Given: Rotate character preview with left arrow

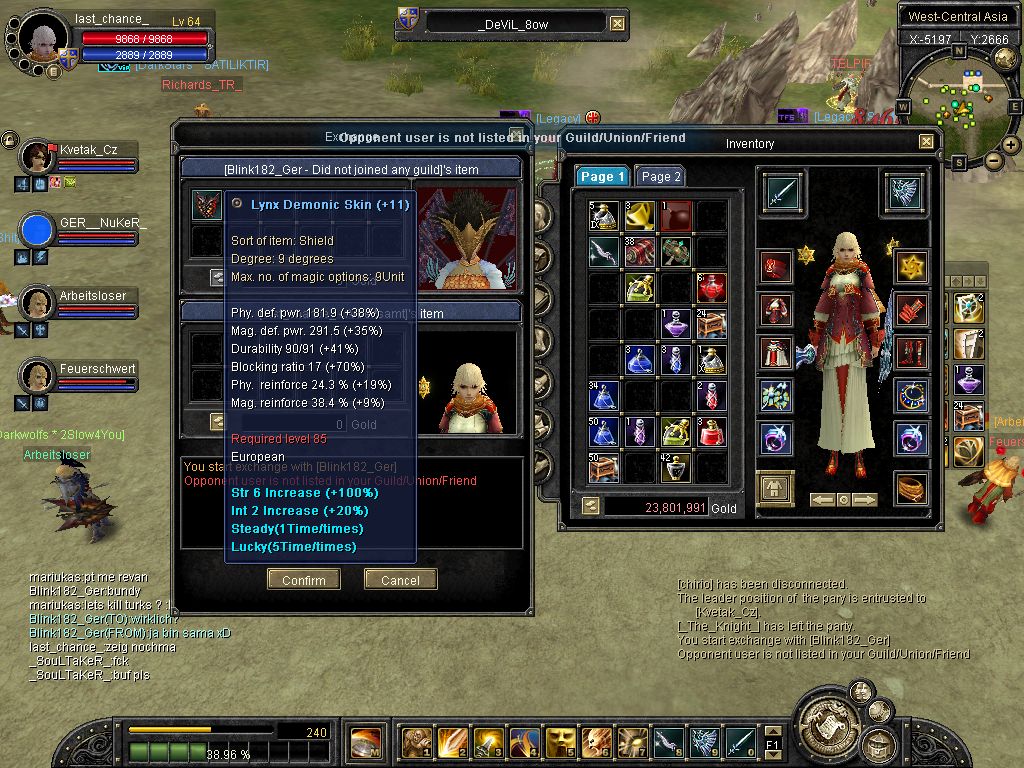Looking at the screenshot, I should (x=822, y=499).
